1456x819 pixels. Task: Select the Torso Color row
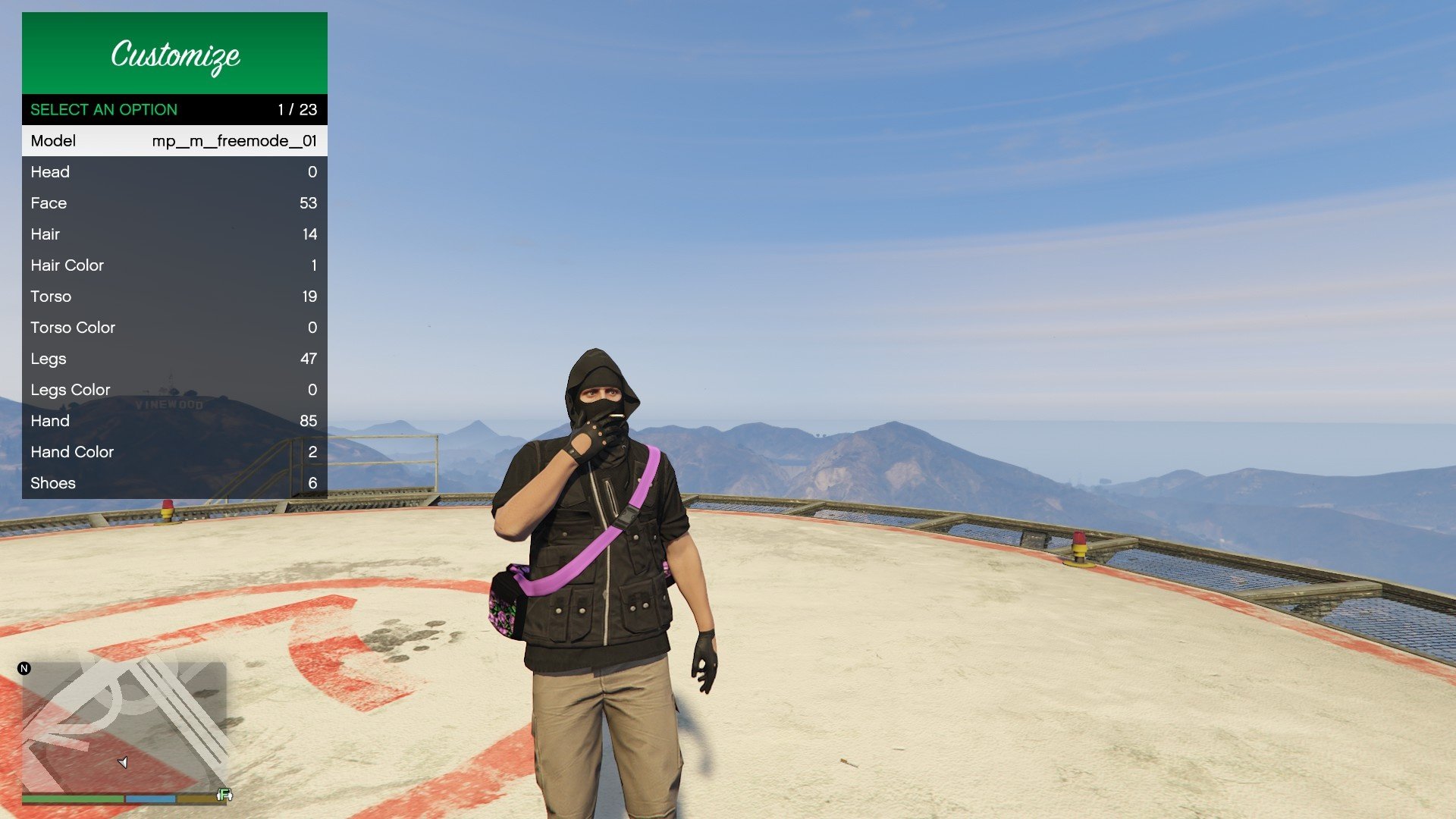point(174,328)
